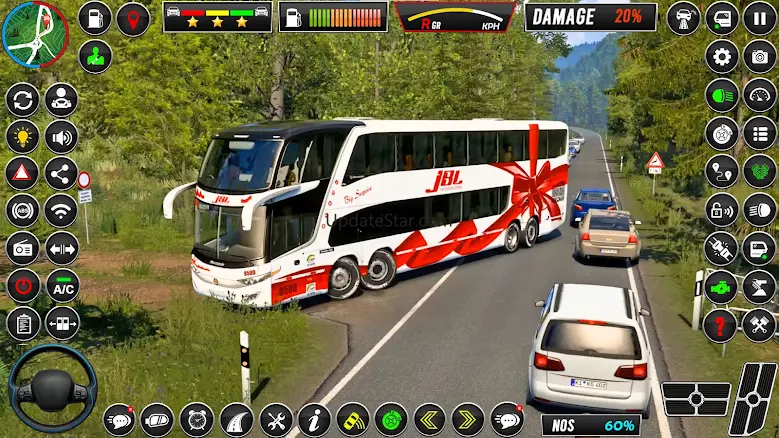779x438 pixels.
Task: Activate the right turn indicator chevron
Action: coord(468,419)
